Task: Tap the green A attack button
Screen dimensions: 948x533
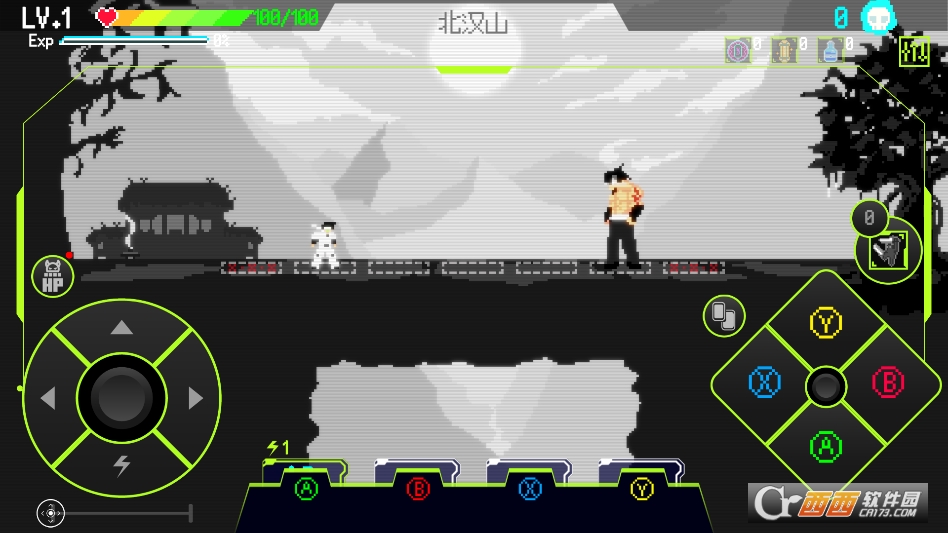Action: pos(826,446)
